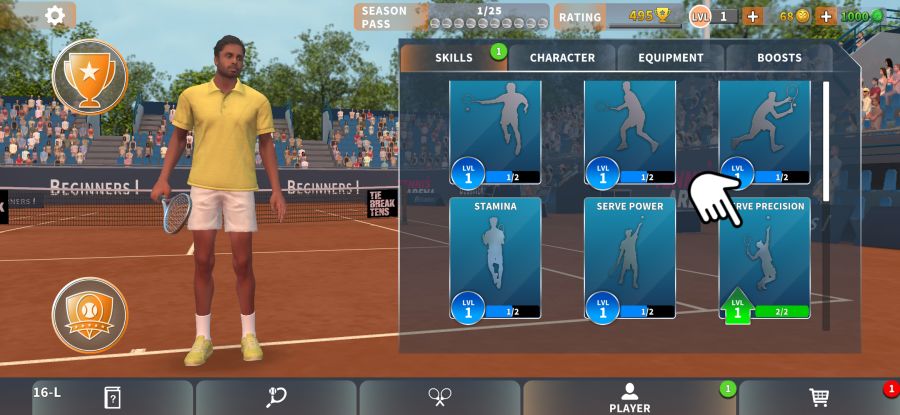Open the star trophy badge button
The width and height of the screenshot is (900, 415).
(x=90, y=76)
